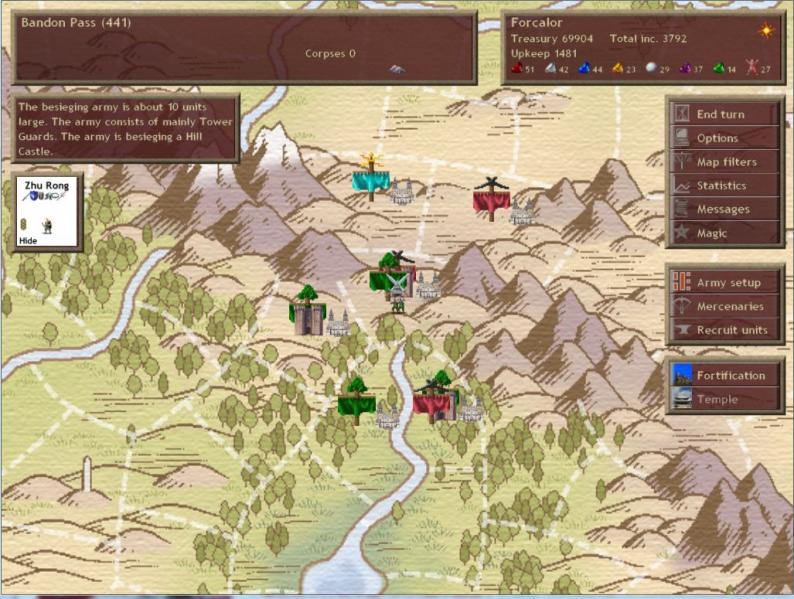The width and height of the screenshot is (794, 599).
Task: Show the Map filters
Action: pos(724,162)
